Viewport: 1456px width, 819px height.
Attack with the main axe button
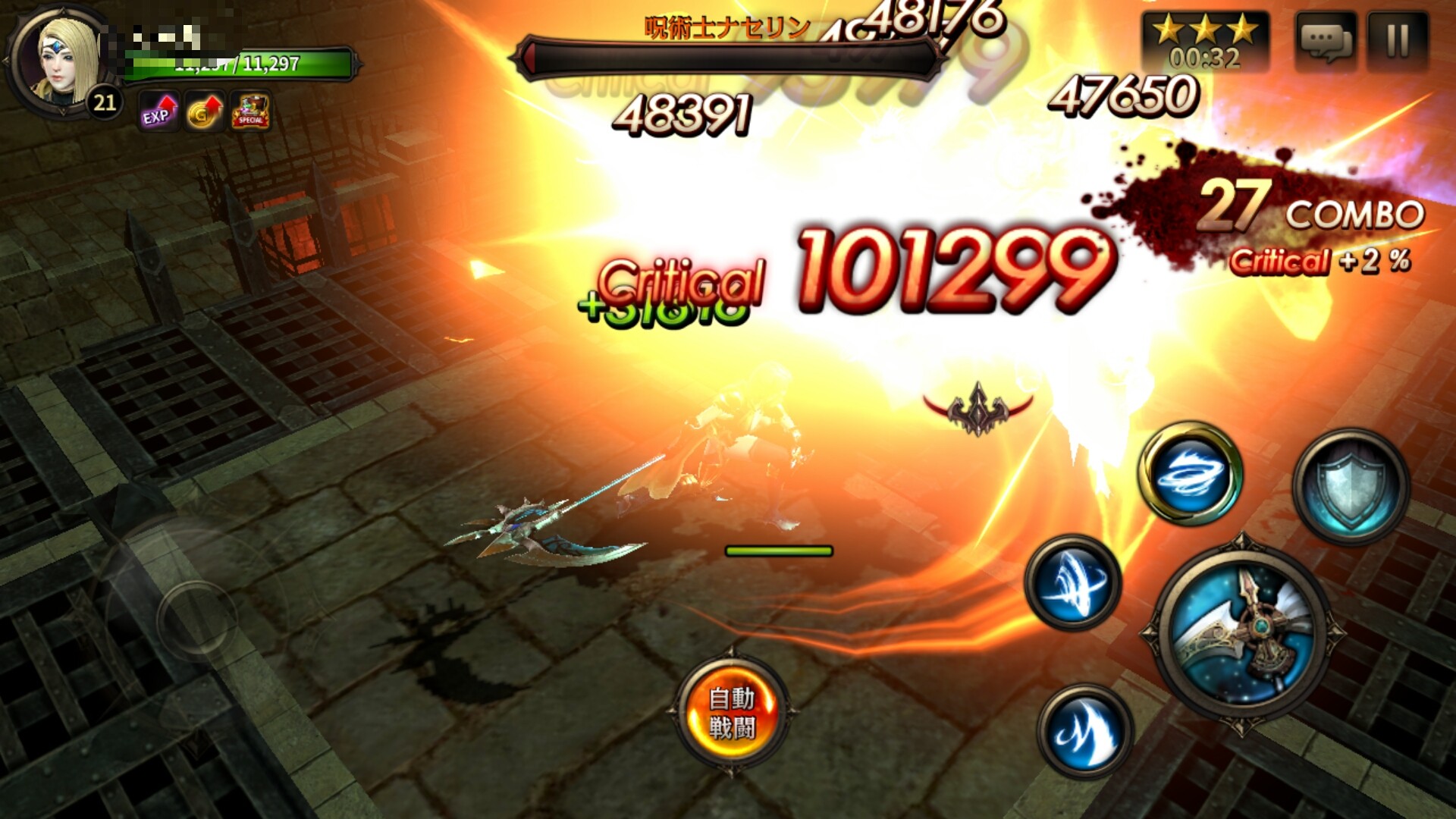(x=1241, y=631)
